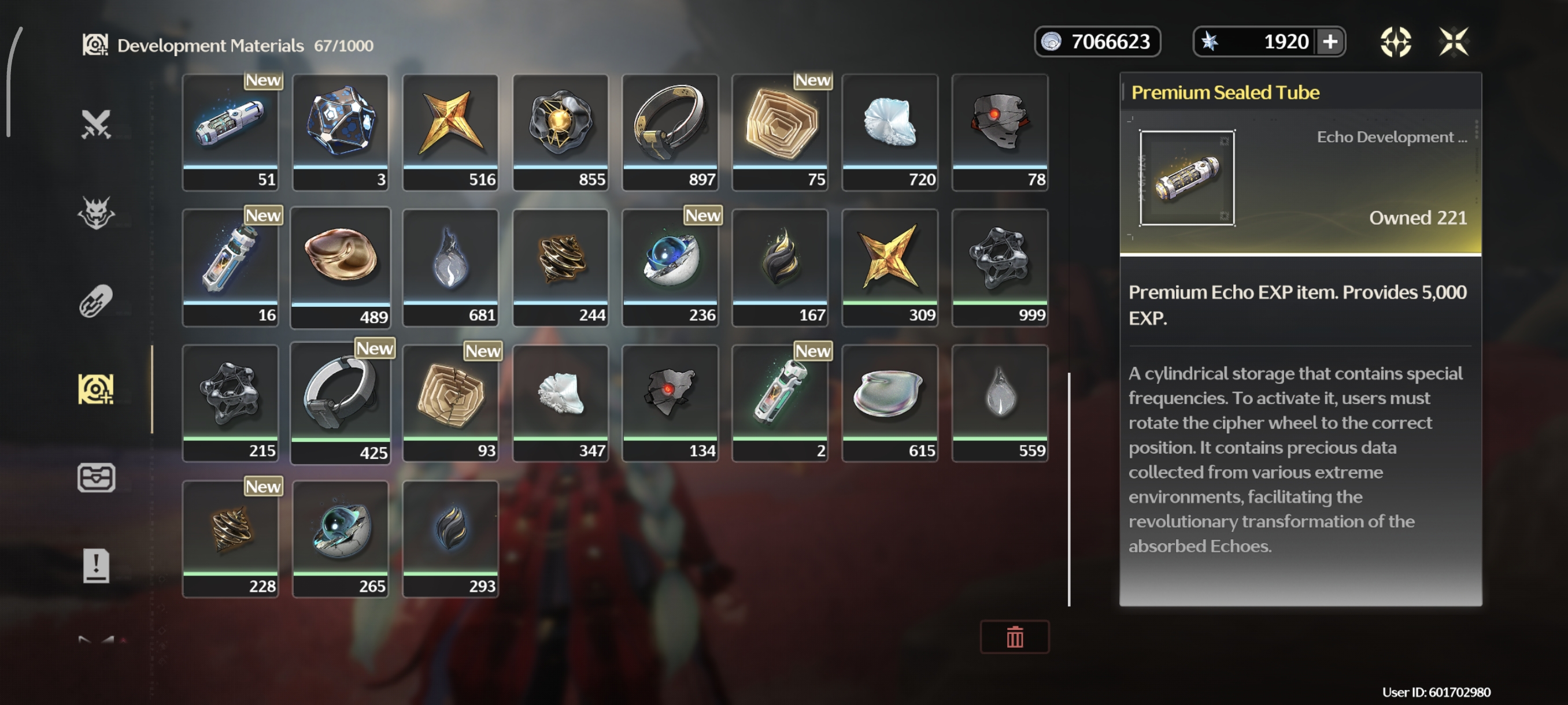The width and height of the screenshot is (1568, 705).
Task: Select the blue sealed tube with 51
Action: click(230, 132)
